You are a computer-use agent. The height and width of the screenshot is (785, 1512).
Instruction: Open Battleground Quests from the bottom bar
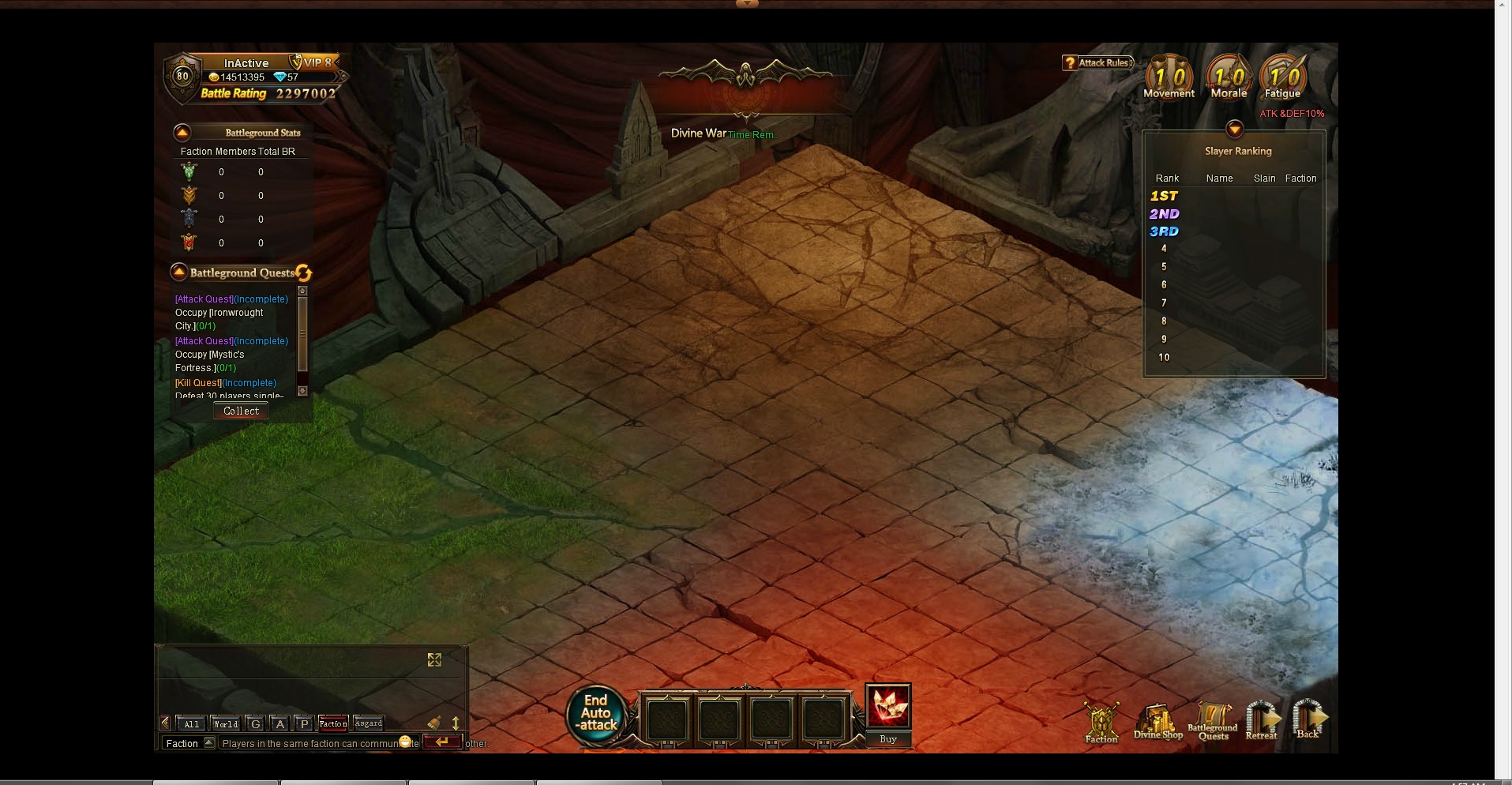coord(1213,723)
